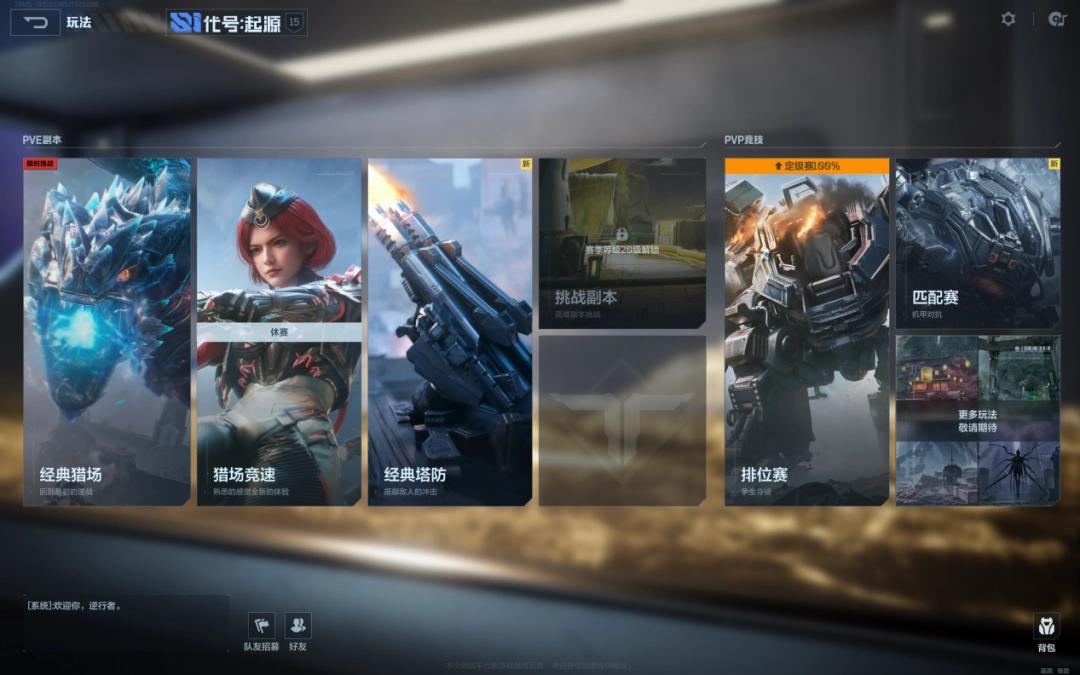The image size is (1080, 675).
Task: Select the locked 挑战副本 card
Action: coord(622,243)
